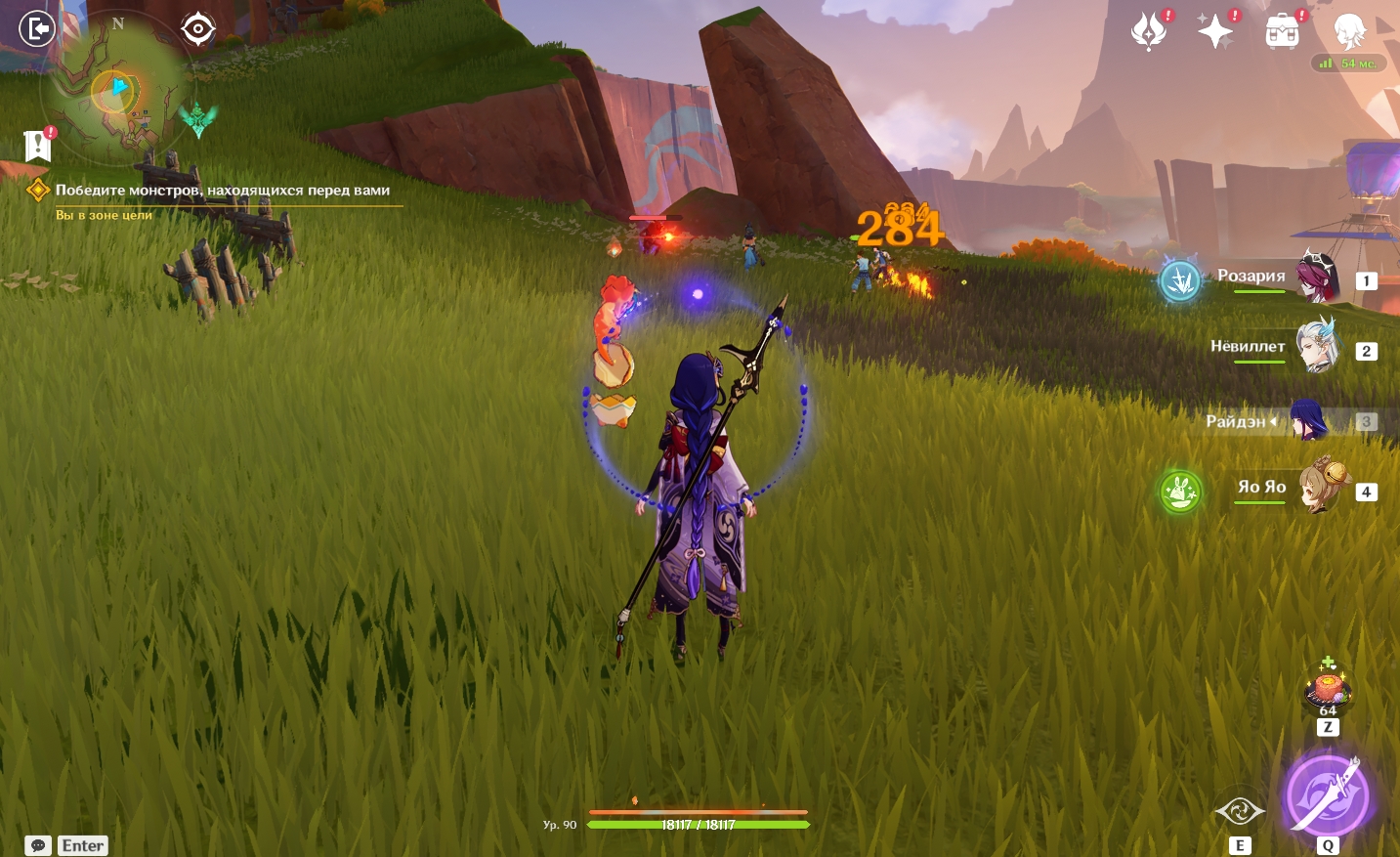The width and height of the screenshot is (1400, 857).
Task: Click the exit door icon
Action: pos(37,29)
